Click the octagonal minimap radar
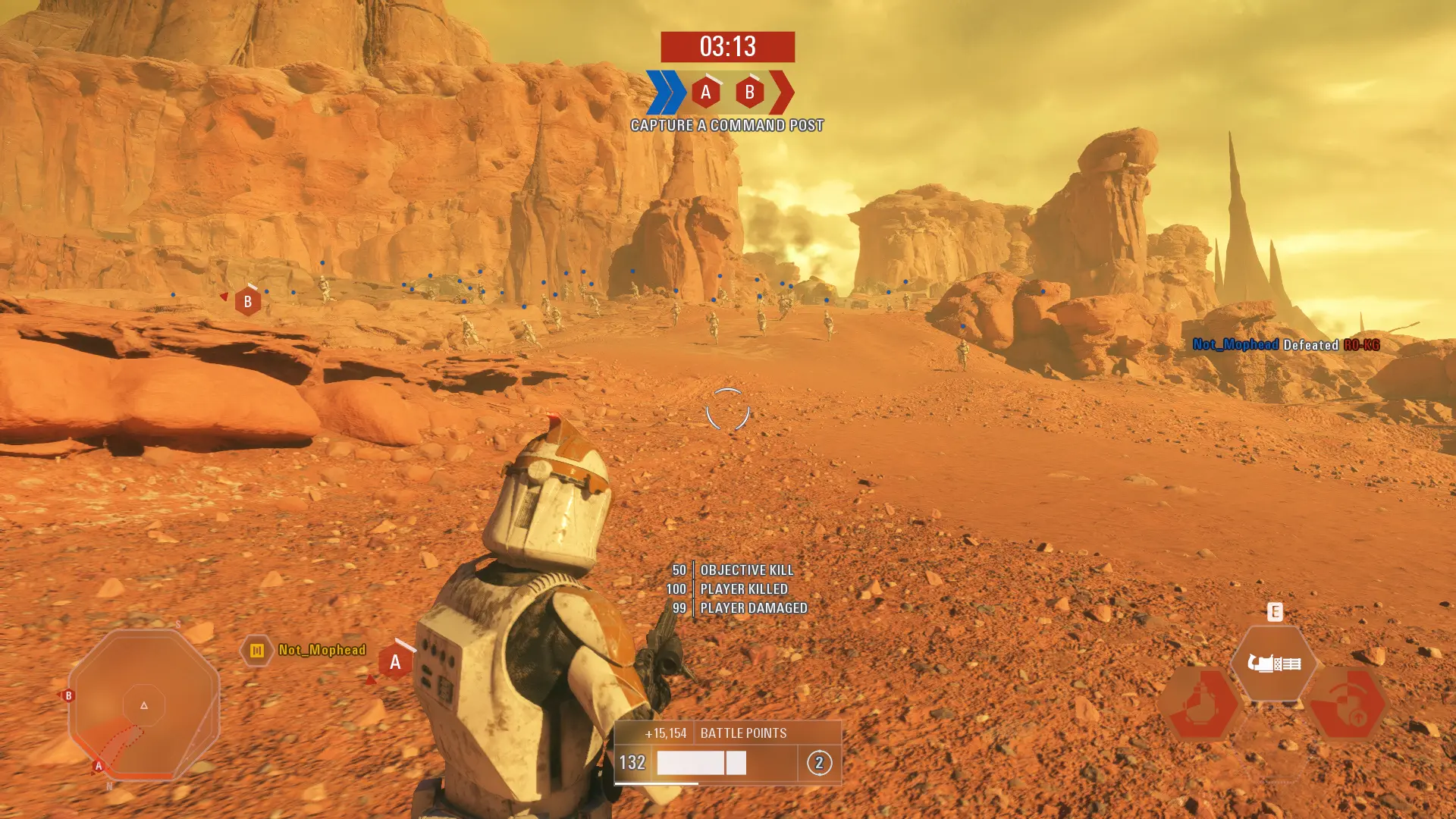The image size is (1456, 819). coord(144,705)
